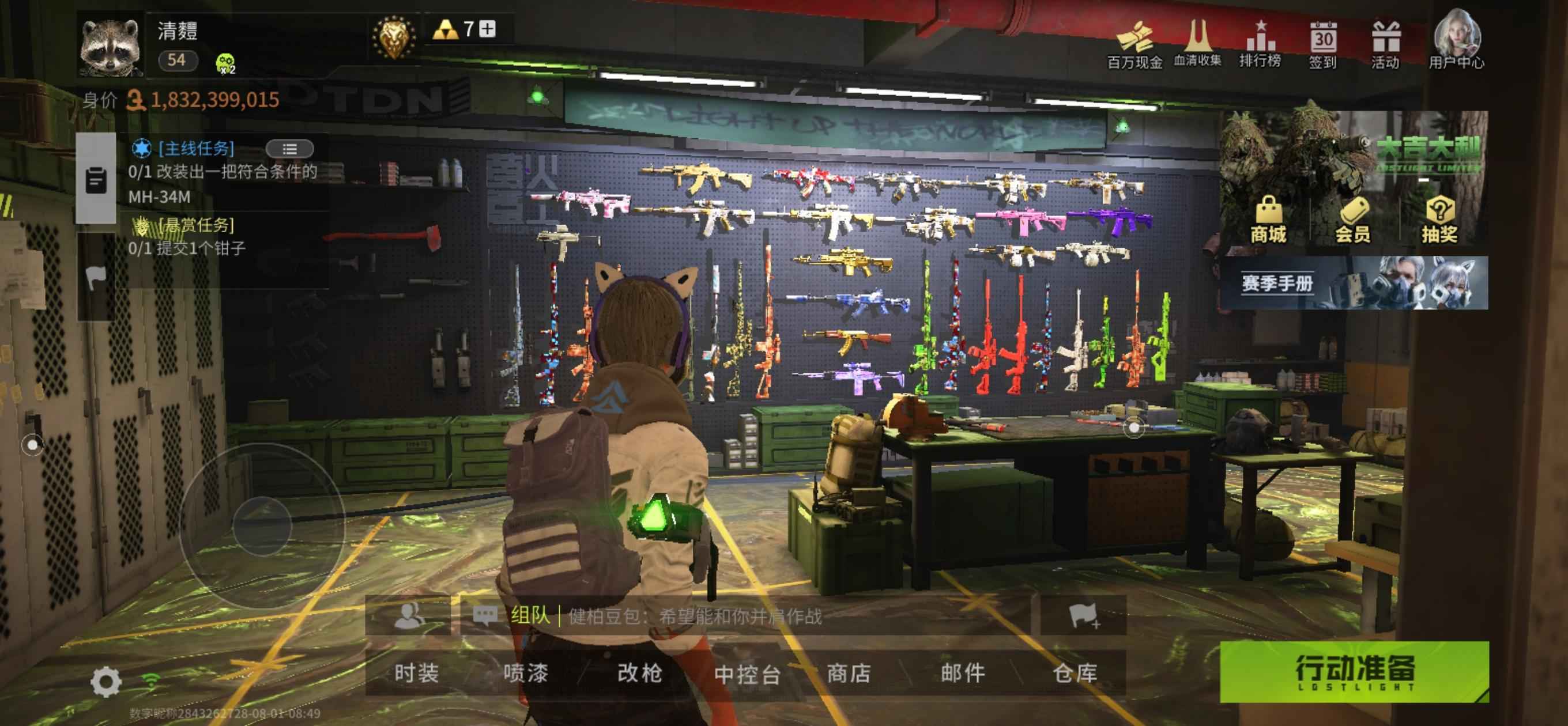Tap the green 行动准备 button
The width and height of the screenshot is (1568, 726).
coord(1354,671)
